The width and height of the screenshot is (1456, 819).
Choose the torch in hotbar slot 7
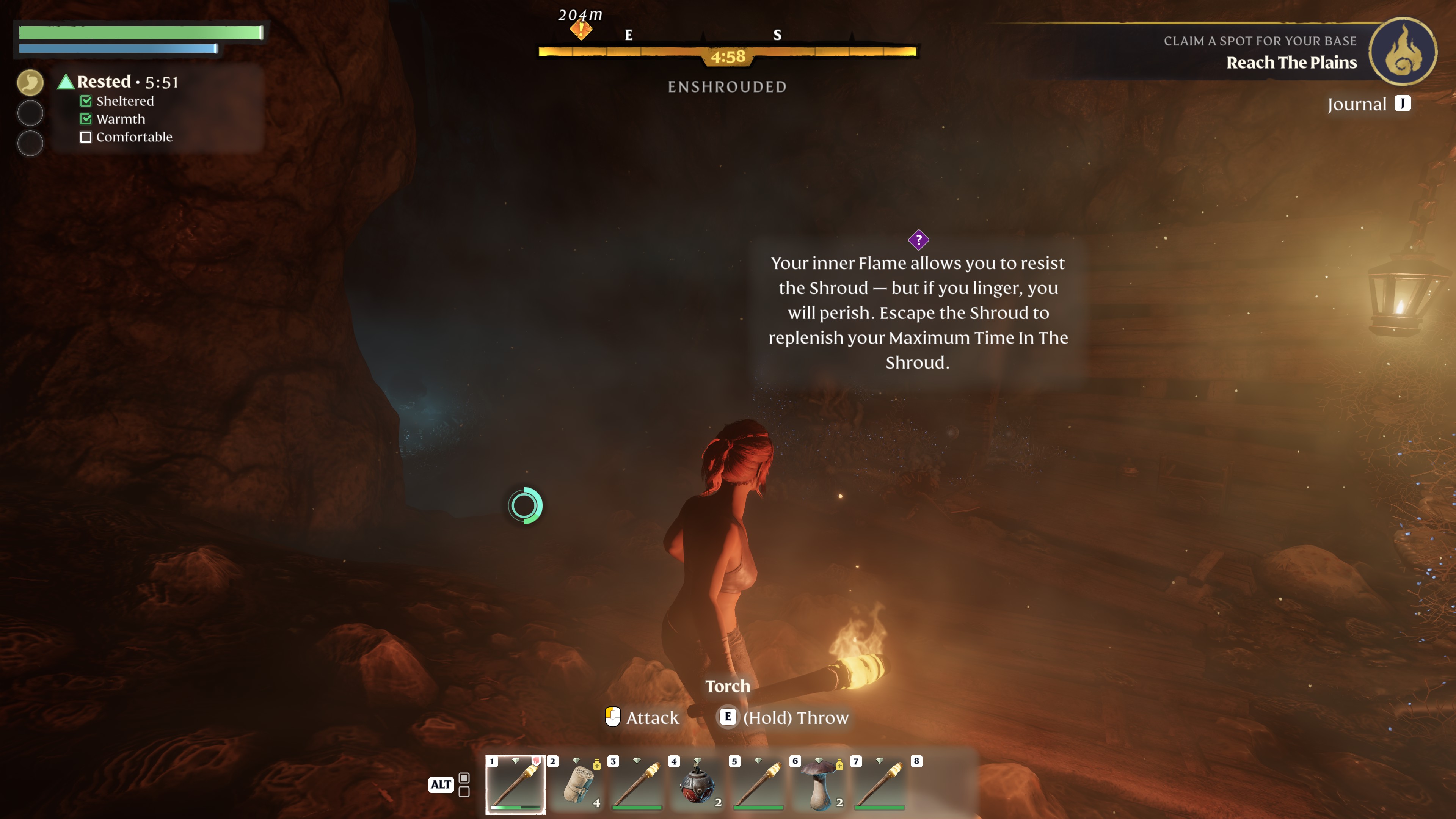(x=880, y=784)
